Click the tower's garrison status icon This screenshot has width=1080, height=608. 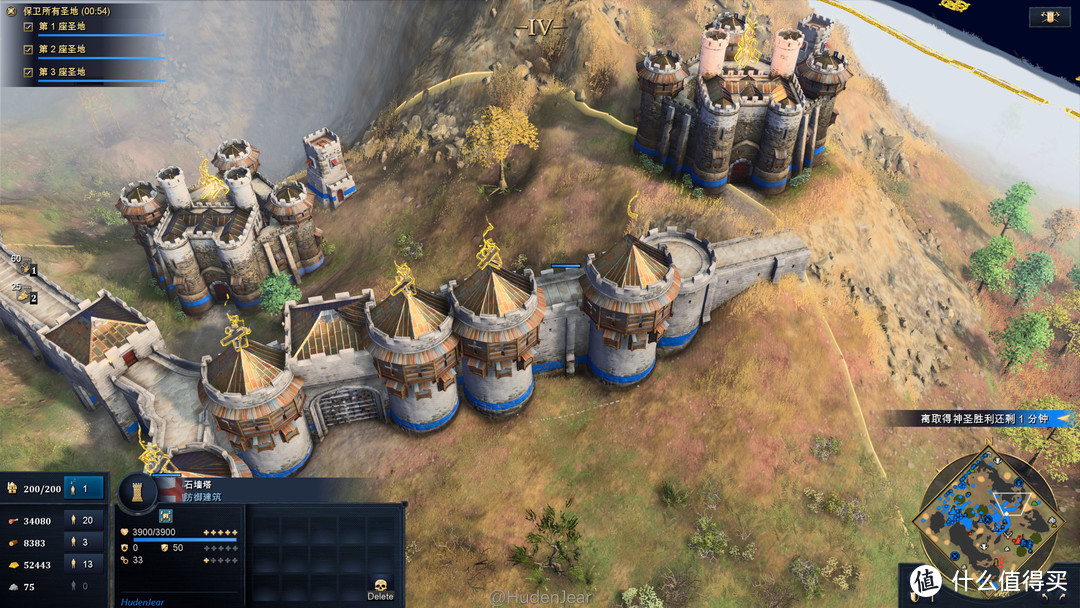point(165,515)
